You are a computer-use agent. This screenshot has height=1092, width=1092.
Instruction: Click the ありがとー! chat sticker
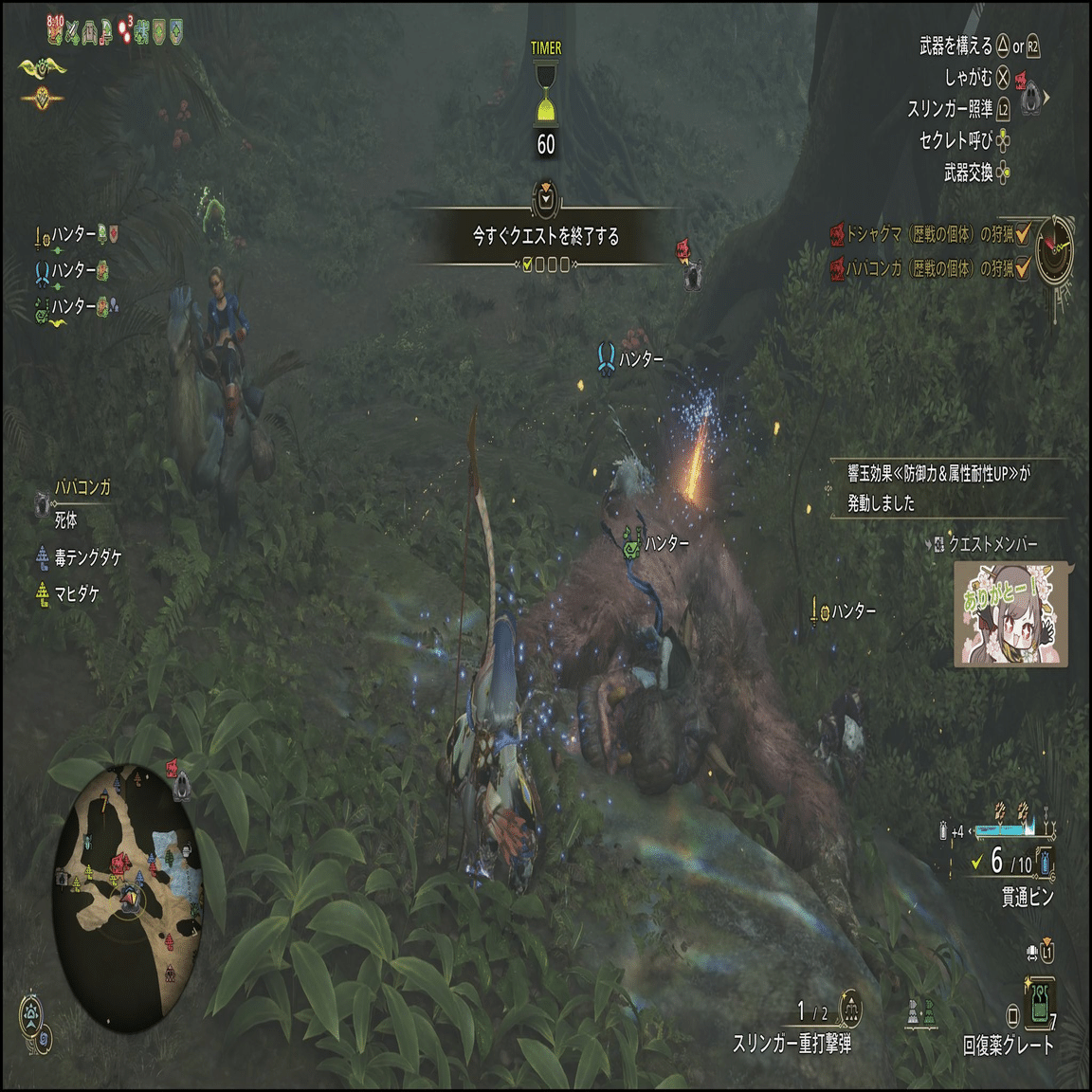tap(1011, 615)
